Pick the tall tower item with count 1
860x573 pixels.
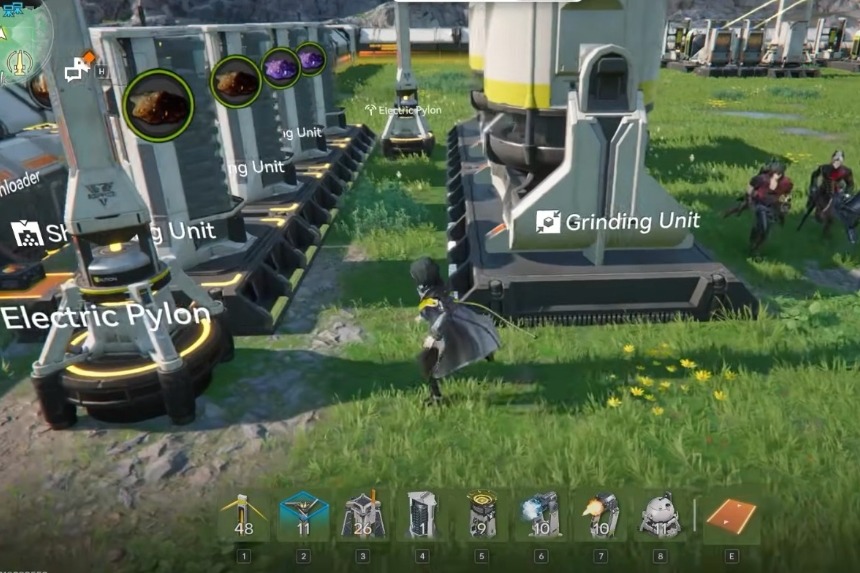point(422,517)
